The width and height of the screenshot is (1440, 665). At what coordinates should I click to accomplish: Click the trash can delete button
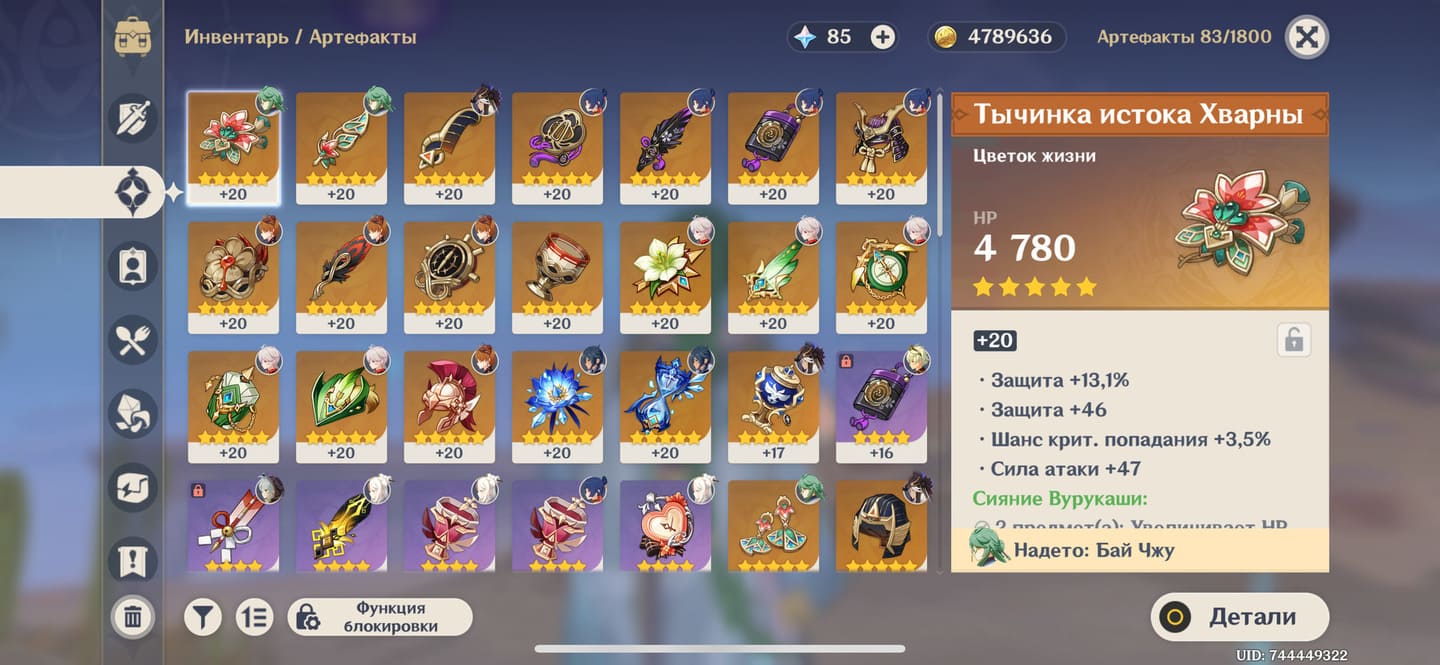pos(132,615)
